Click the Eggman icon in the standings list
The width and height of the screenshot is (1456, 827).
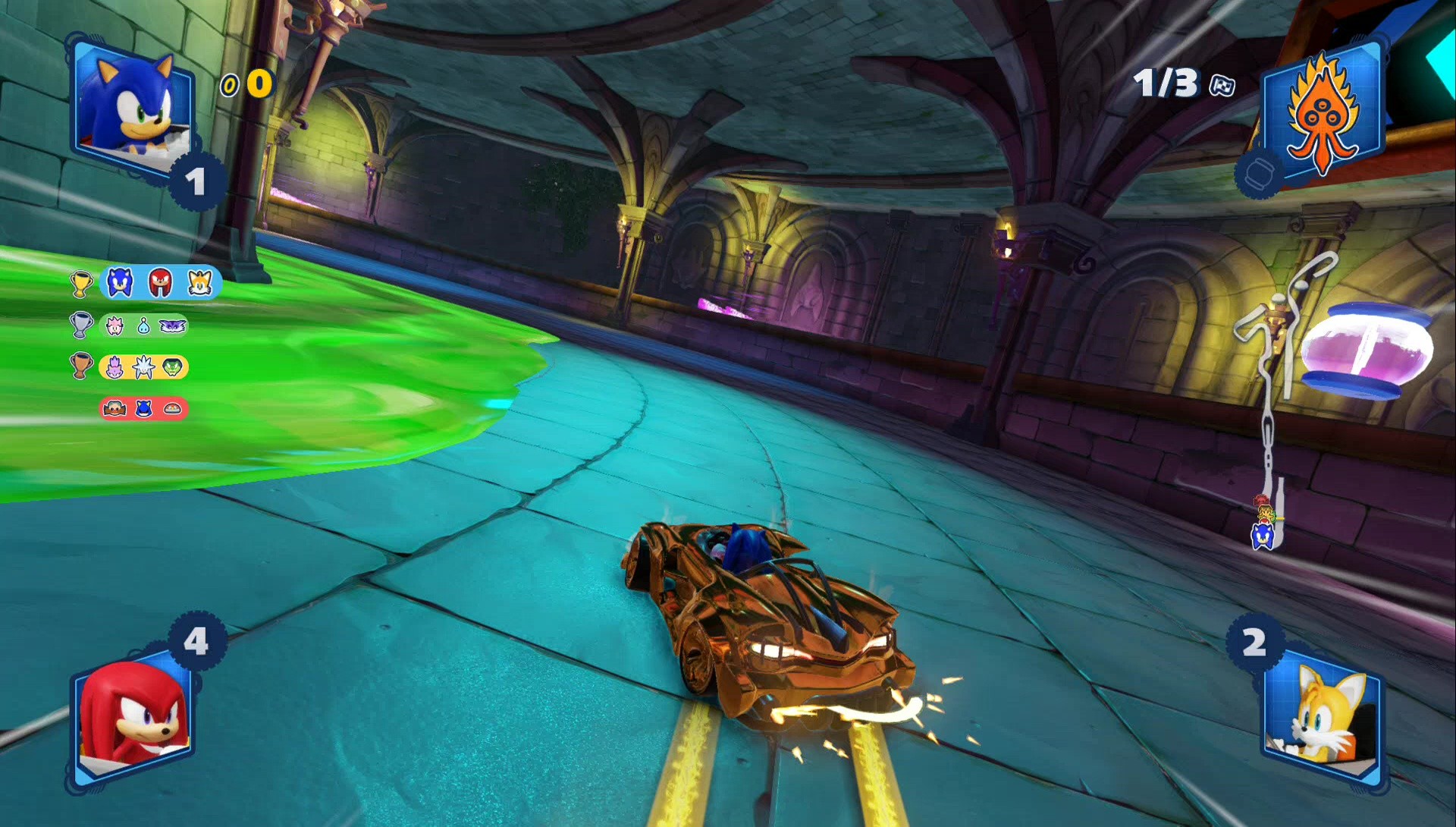(x=116, y=408)
